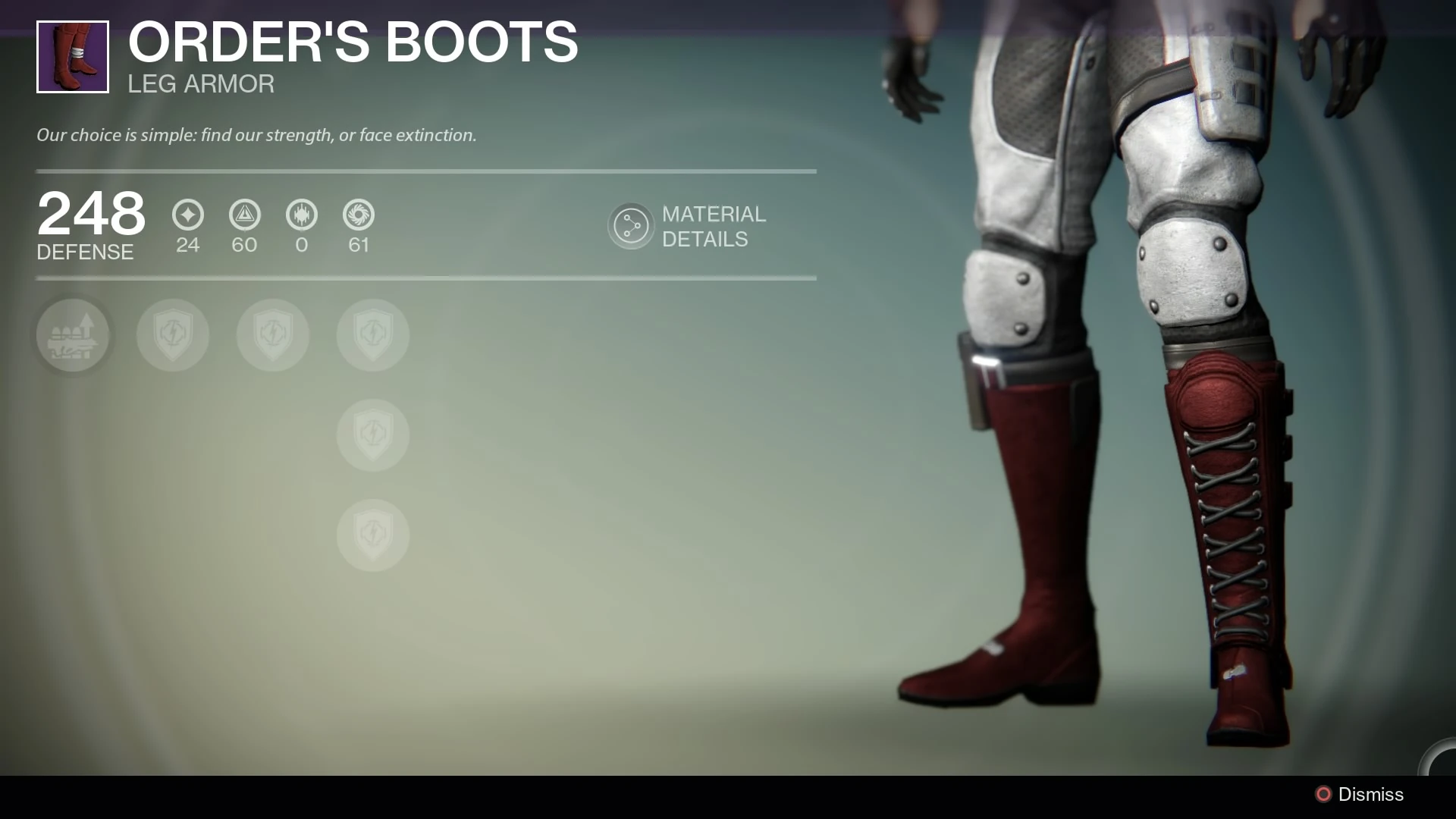Click the rightmost shield perk in top row
The height and width of the screenshot is (819, 1456).
[x=373, y=335]
